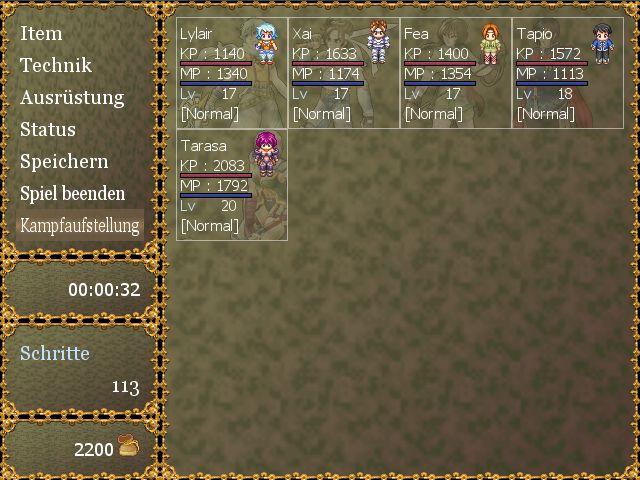Choose Xai's character card

point(344,72)
